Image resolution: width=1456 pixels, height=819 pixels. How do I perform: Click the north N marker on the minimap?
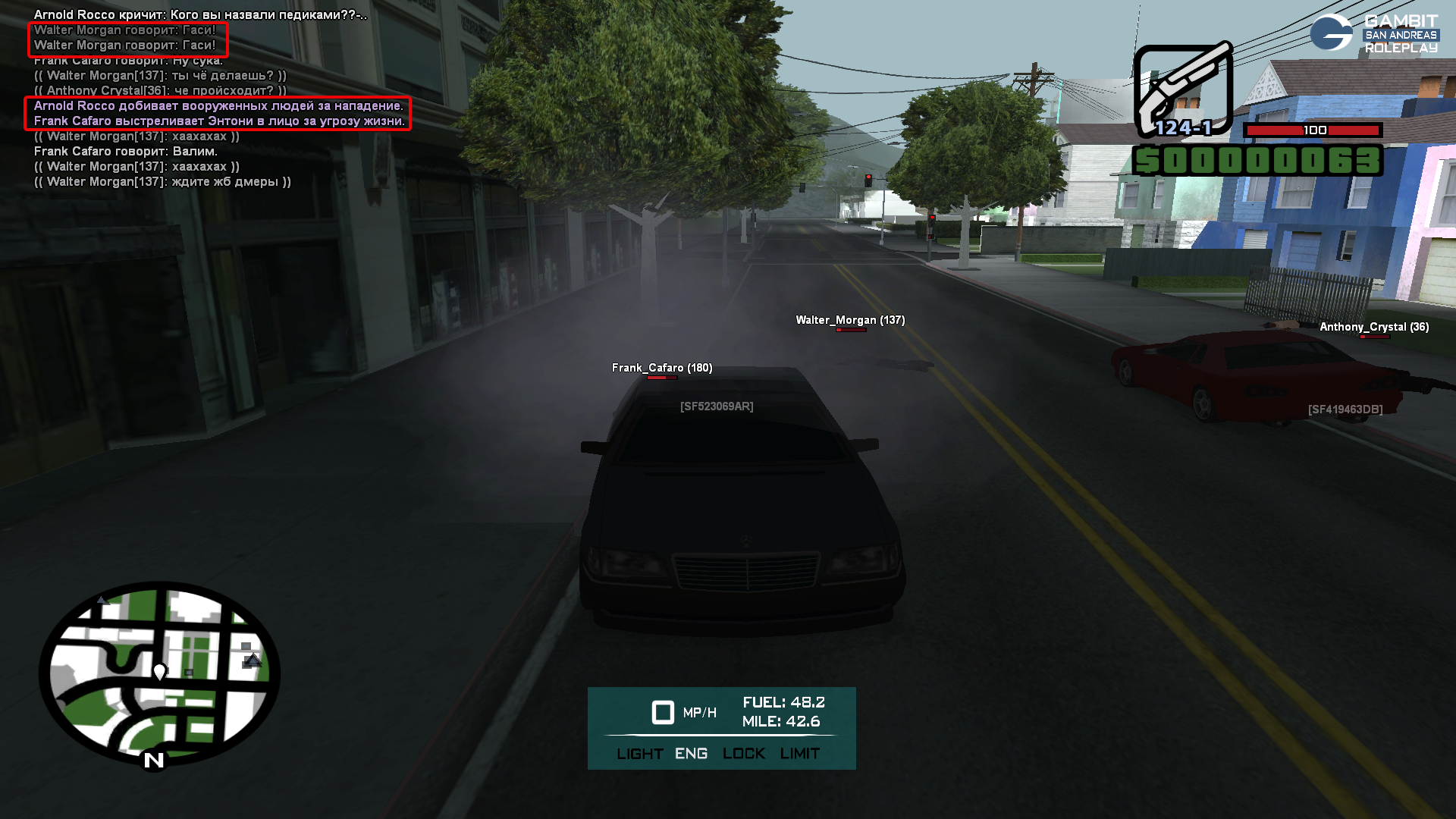[x=154, y=760]
